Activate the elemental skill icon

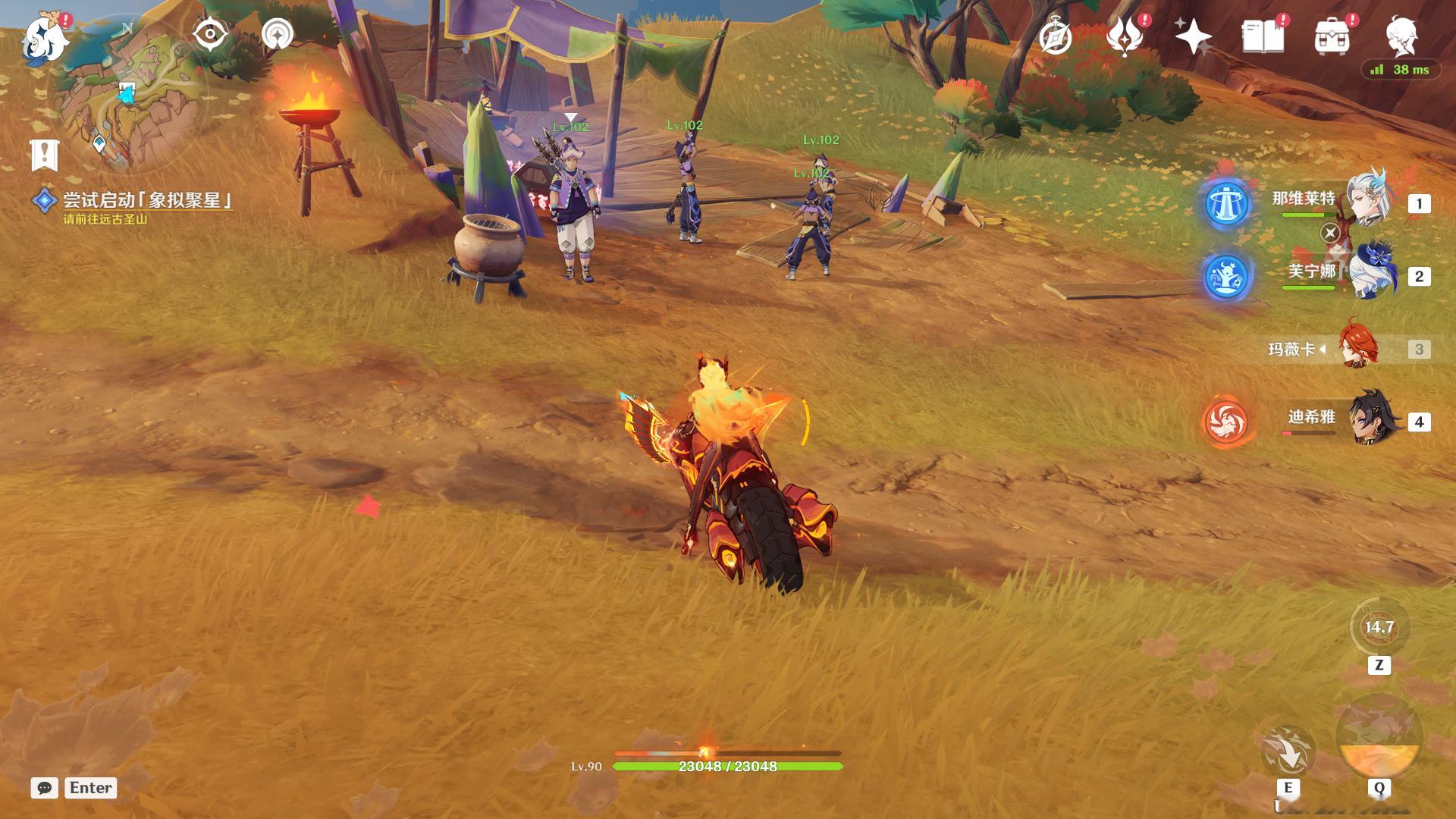[x=1288, y=752]
